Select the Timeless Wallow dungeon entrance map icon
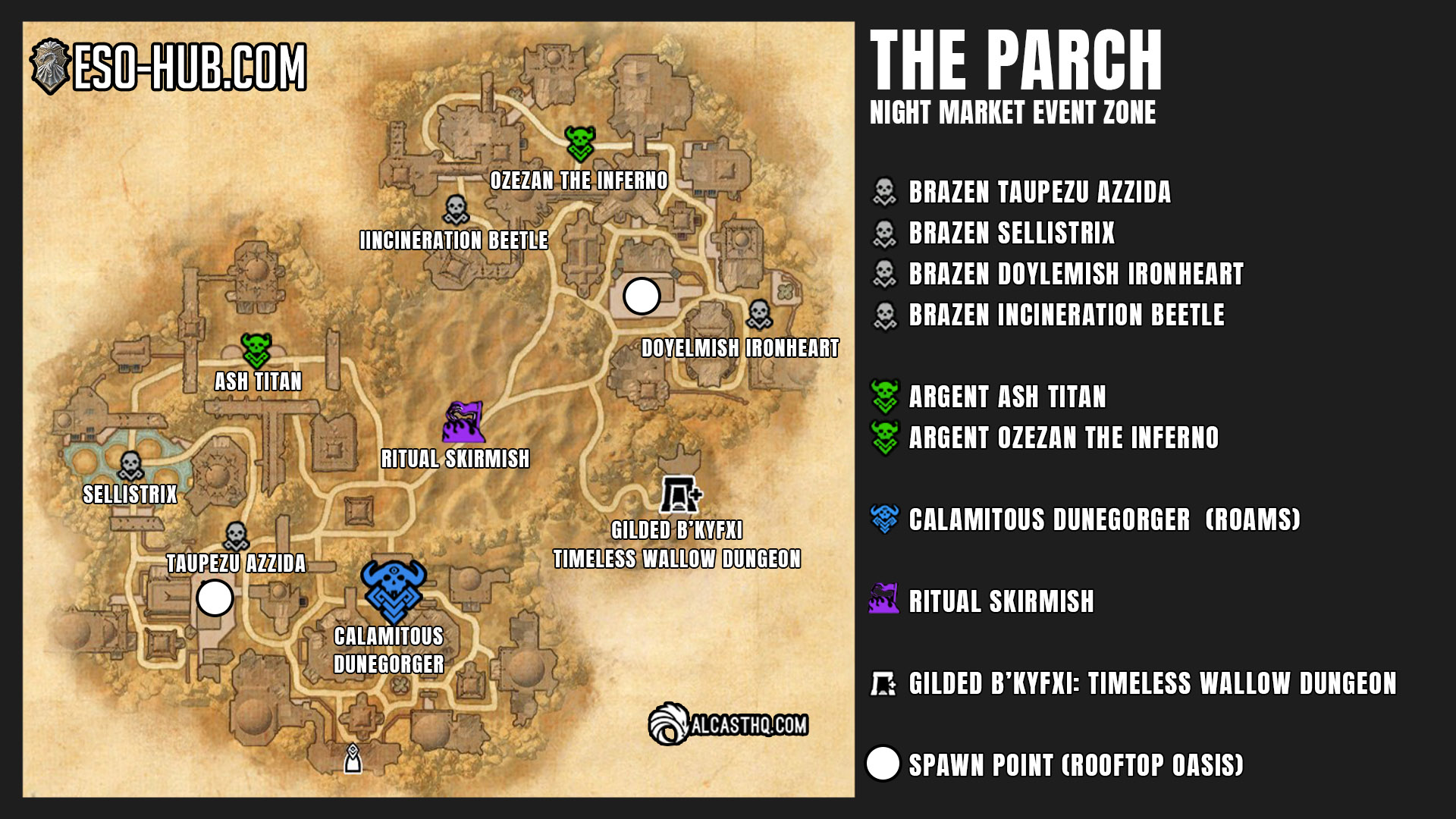 point(680,494)
